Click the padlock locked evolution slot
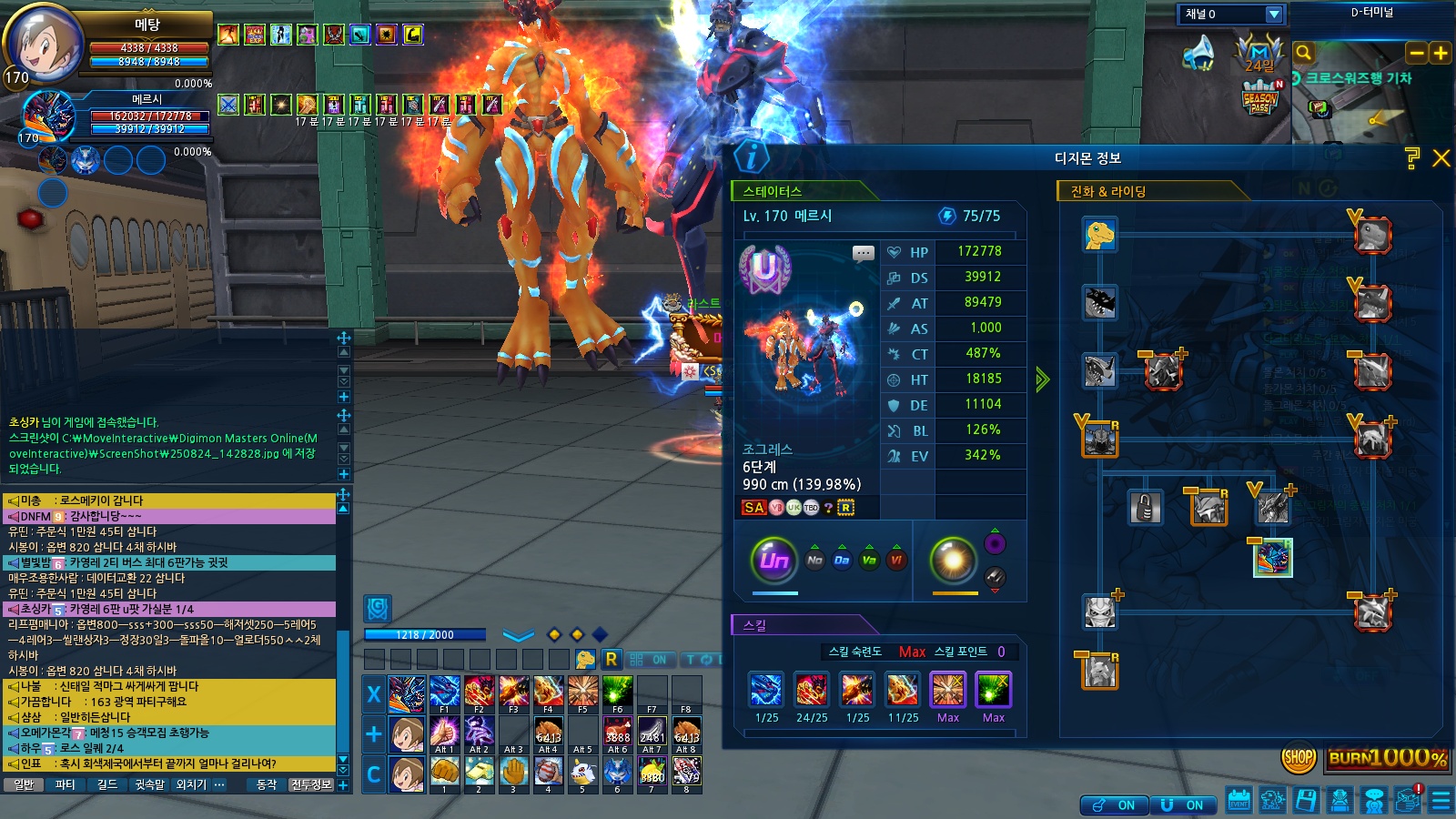 click(1146, 507)
